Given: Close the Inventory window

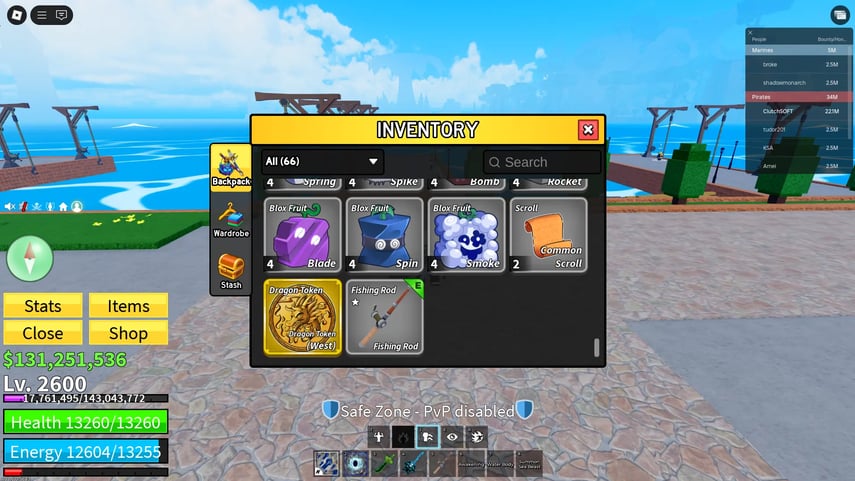Looking at the screenshot, I should coord(588,130).
